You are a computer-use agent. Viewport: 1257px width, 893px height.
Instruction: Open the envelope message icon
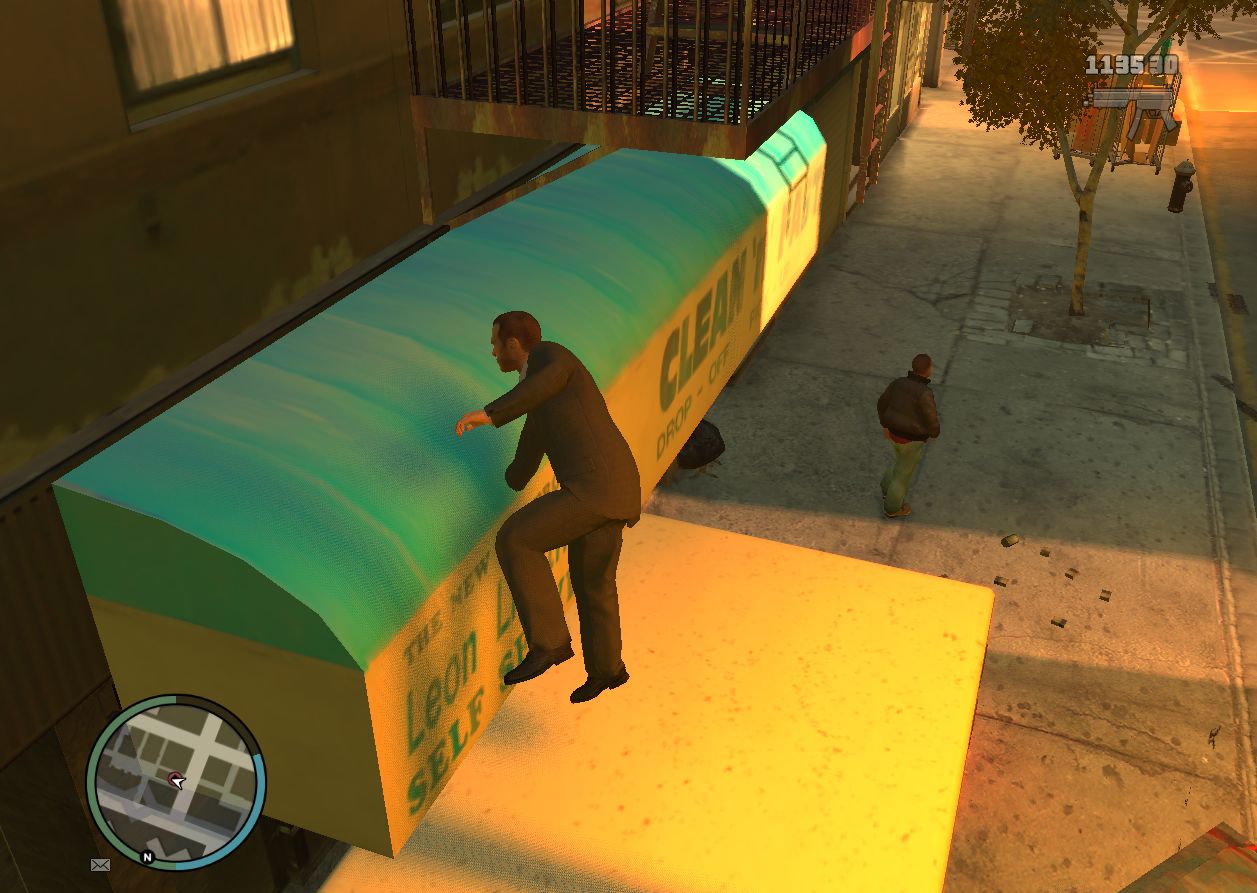click(100, 864)
